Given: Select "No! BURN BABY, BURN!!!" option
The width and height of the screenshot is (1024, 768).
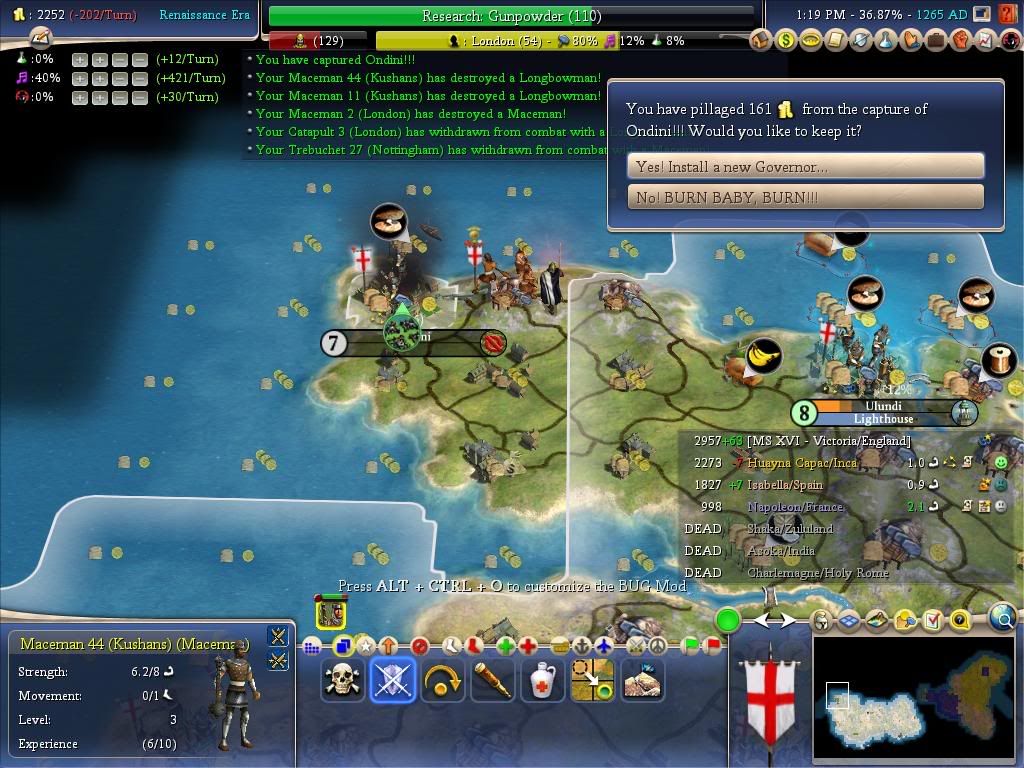Looking at the screenshot, I should pos(805,197).
